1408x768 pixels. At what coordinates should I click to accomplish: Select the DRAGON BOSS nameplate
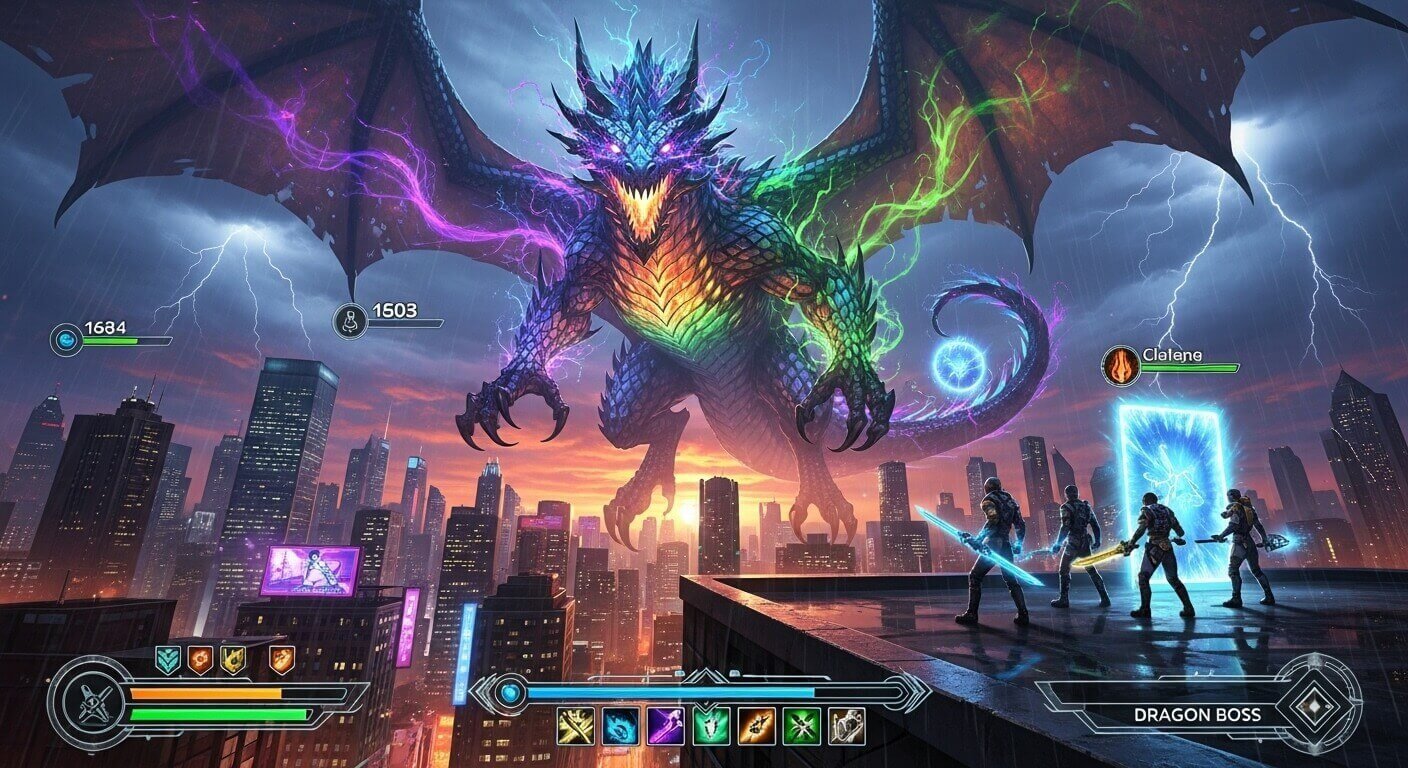[x=1197, y=716]
